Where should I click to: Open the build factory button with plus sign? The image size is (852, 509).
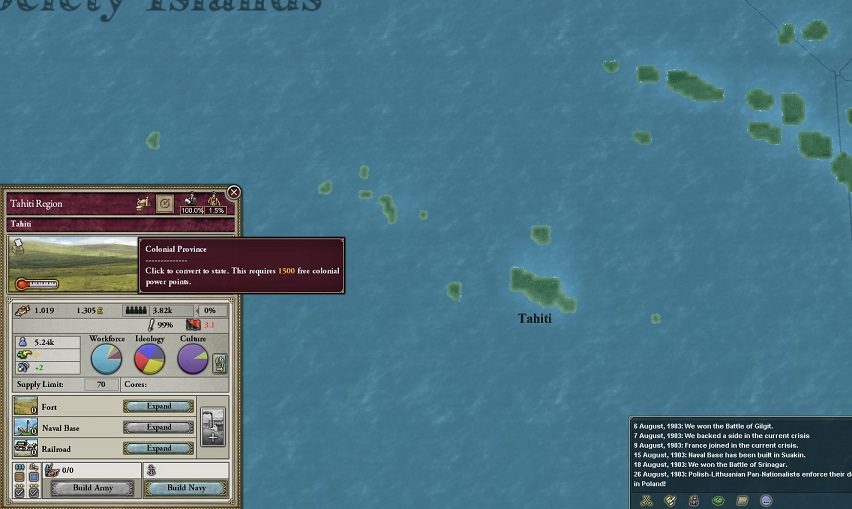click(x=213, y=427)
